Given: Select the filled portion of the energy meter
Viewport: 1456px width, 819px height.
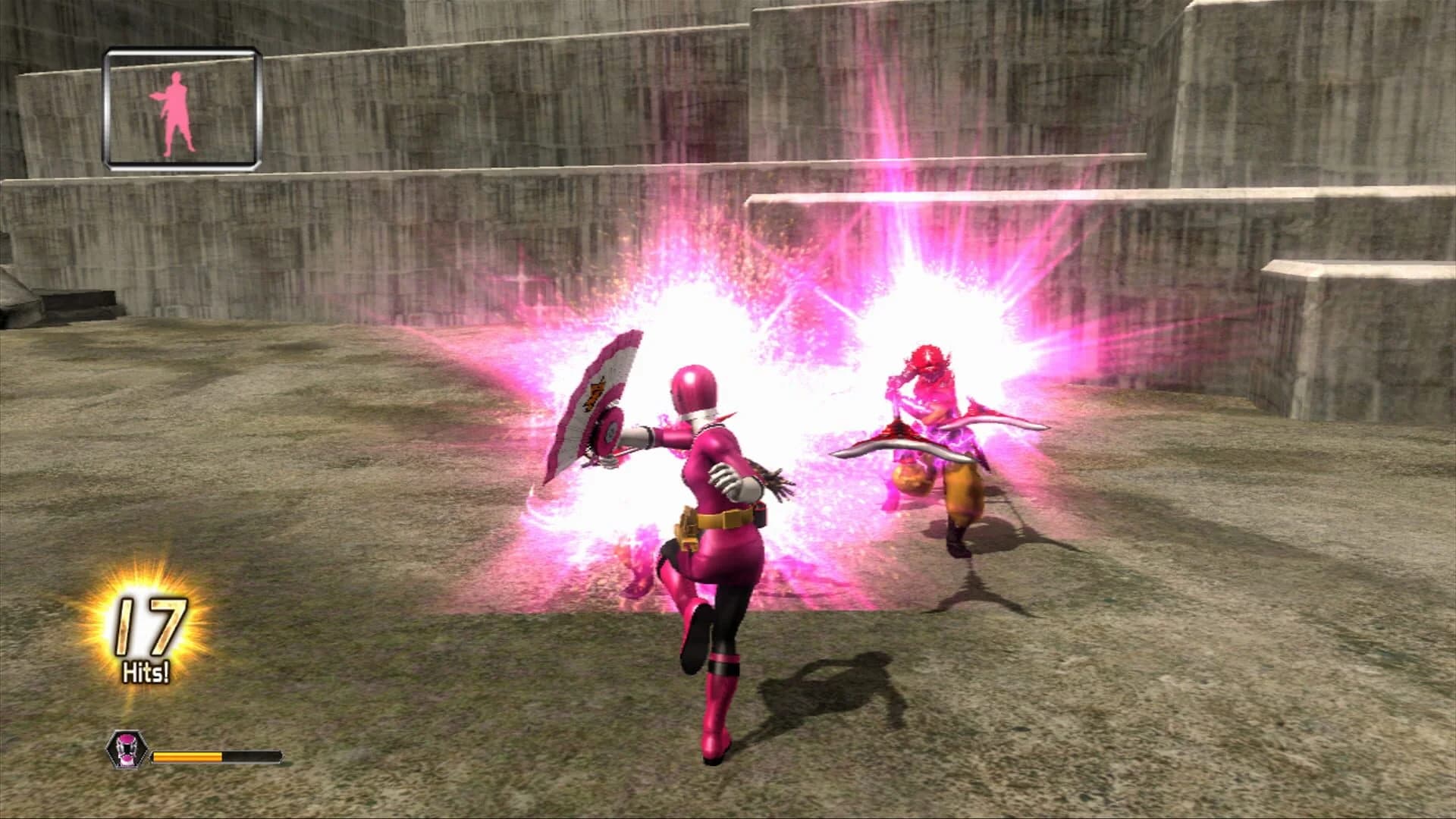Looking at the screenshot, I should coord(186,756).
